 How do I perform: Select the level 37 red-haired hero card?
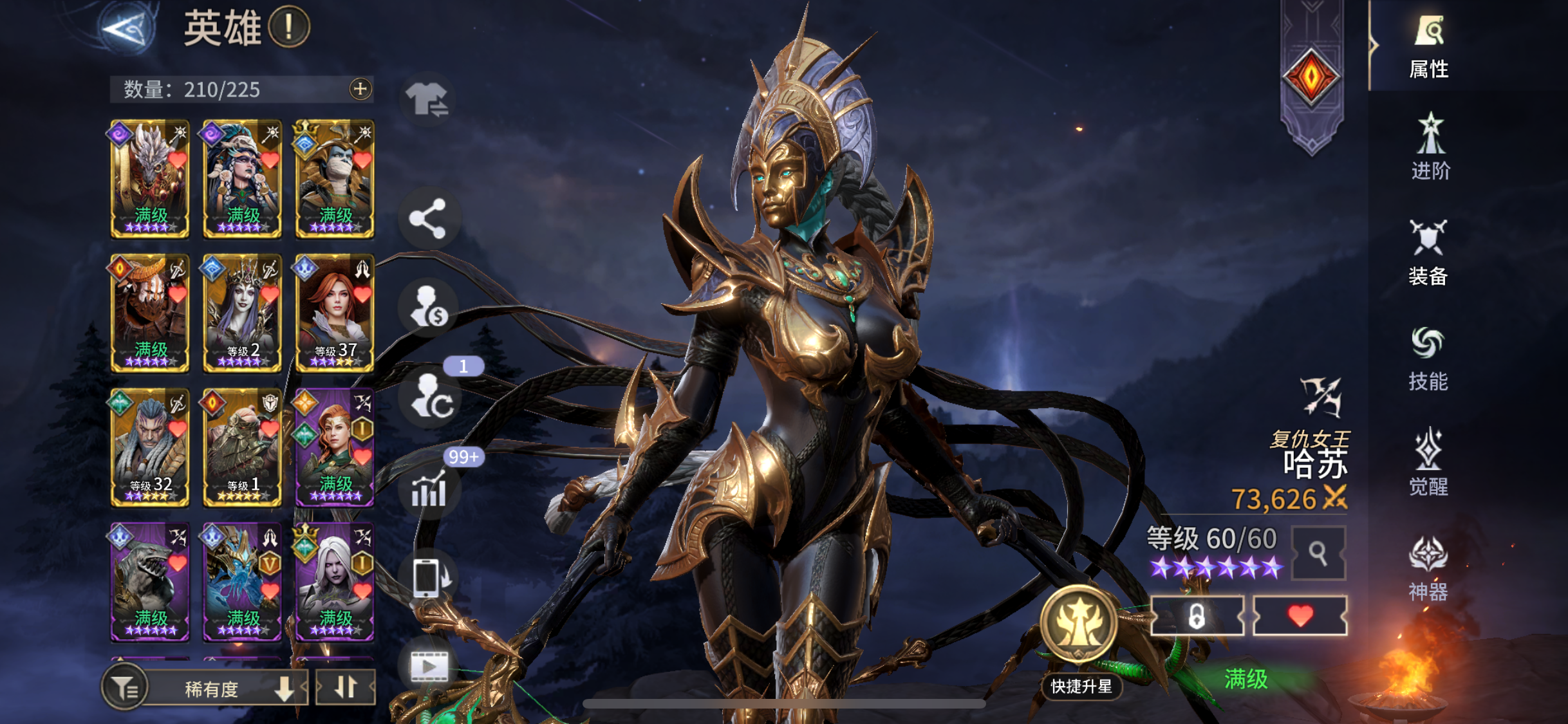335,313
